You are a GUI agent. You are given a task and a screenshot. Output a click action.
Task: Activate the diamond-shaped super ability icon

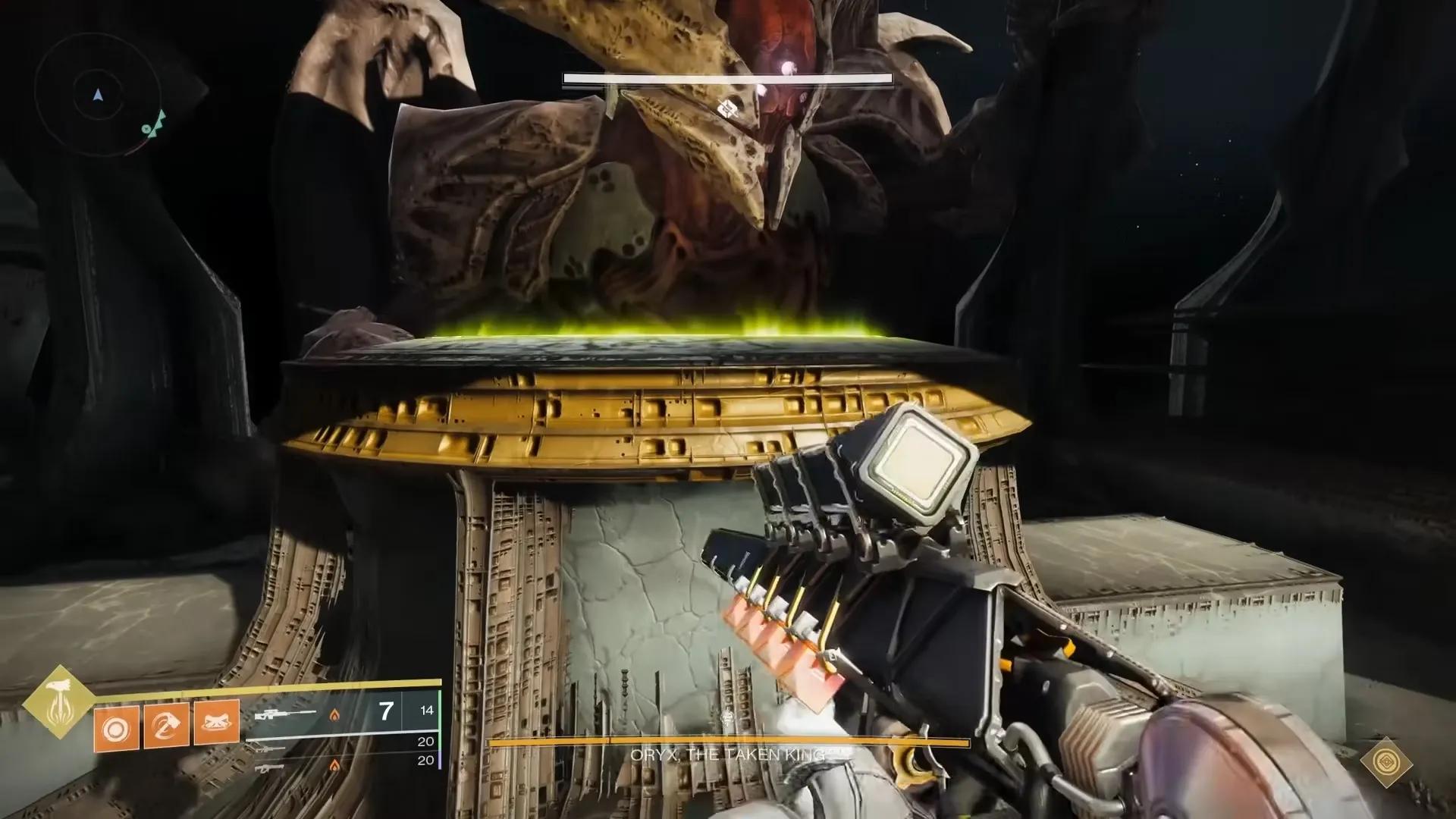(58, 702)
